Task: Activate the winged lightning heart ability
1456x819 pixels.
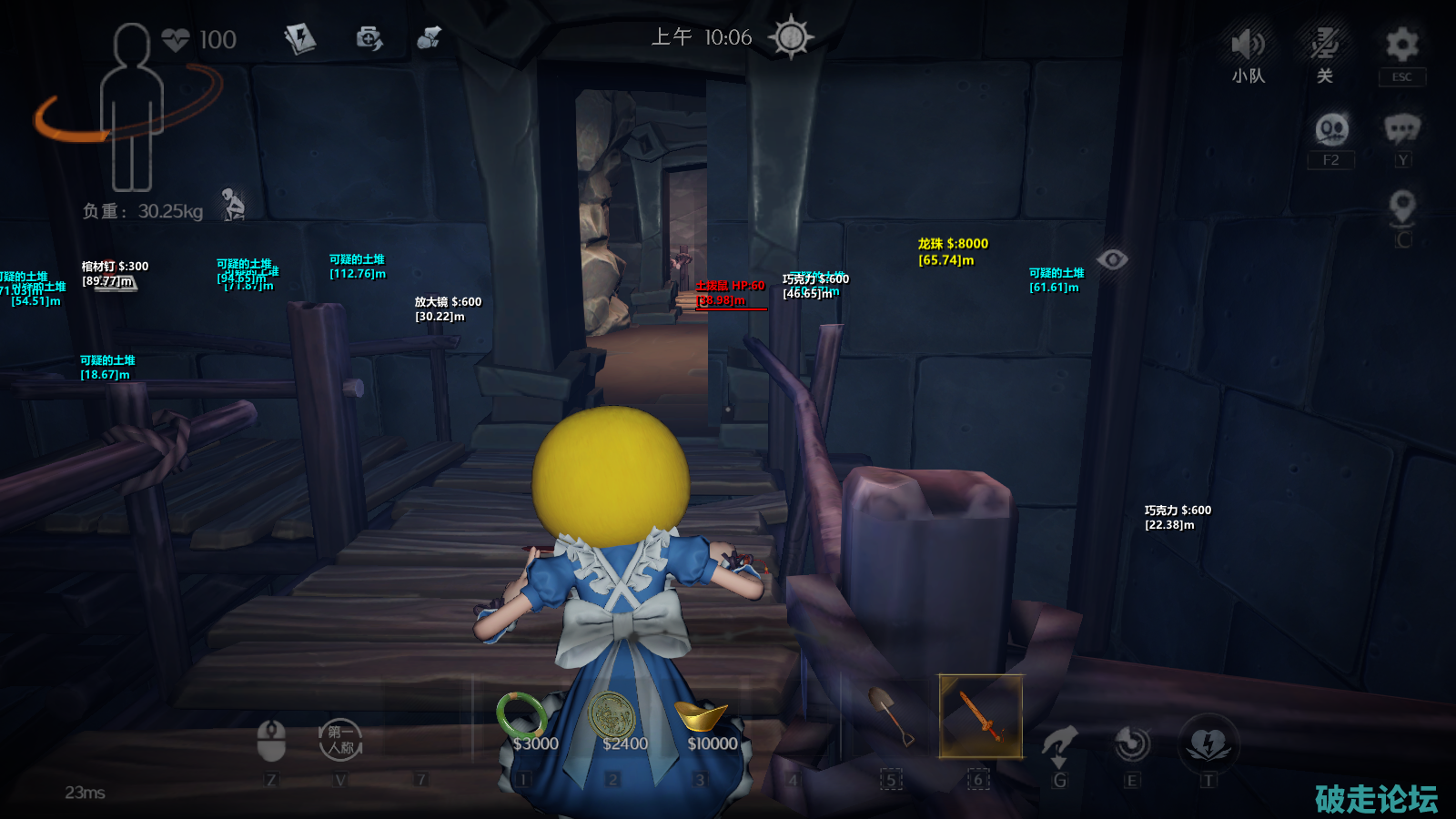Action: tap(1208, 743)
